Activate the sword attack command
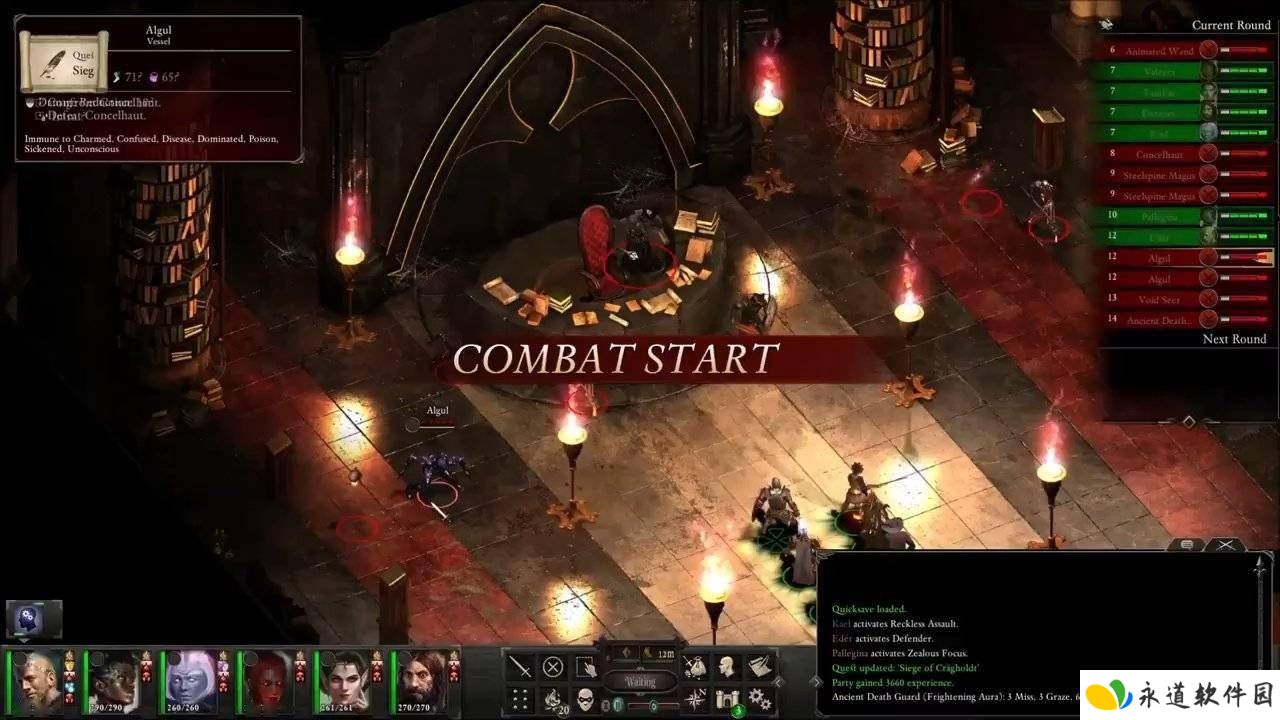Image resolution: width=1280 pixels, height=720 pixels. 520,667
